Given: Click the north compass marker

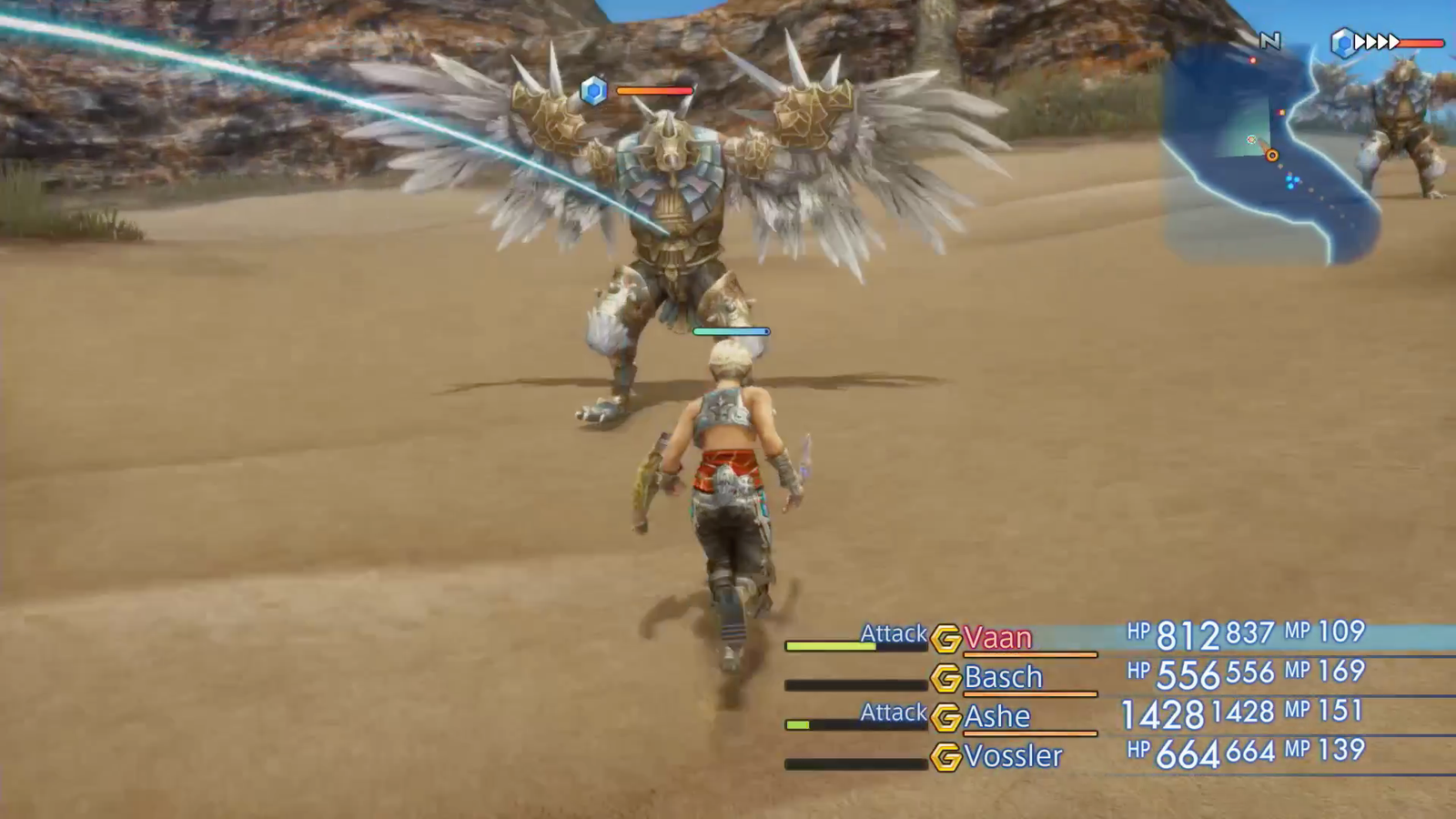Looking at the screenshot, I should (x=1269, y=41).
